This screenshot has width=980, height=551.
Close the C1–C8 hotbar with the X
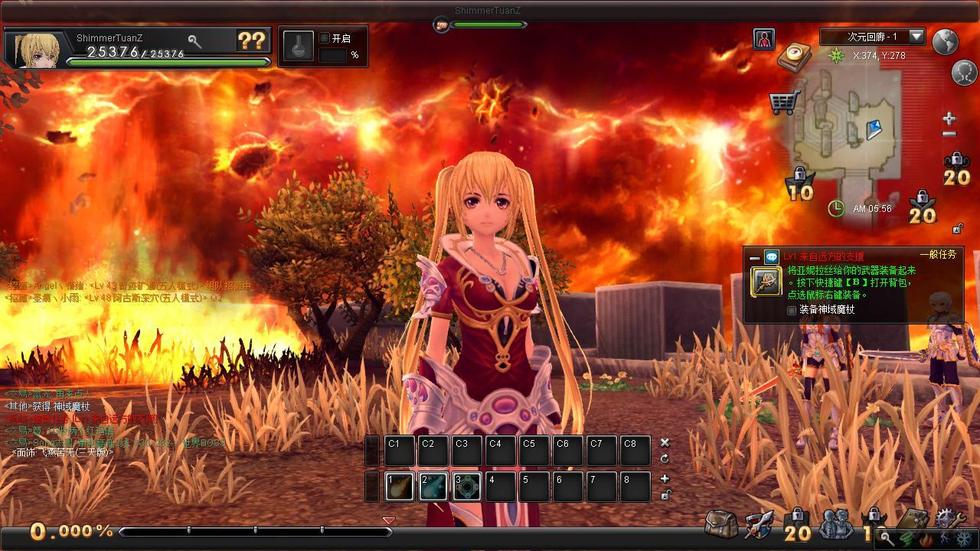click(665, 442)
